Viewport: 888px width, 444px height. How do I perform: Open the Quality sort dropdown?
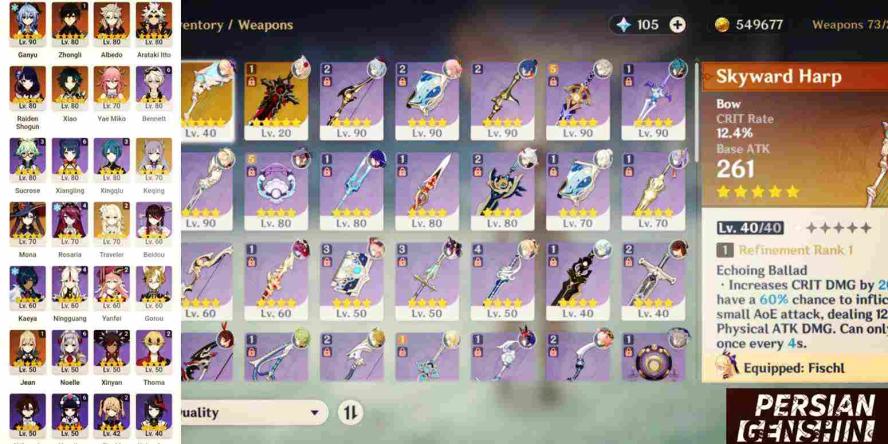point(252,412)
